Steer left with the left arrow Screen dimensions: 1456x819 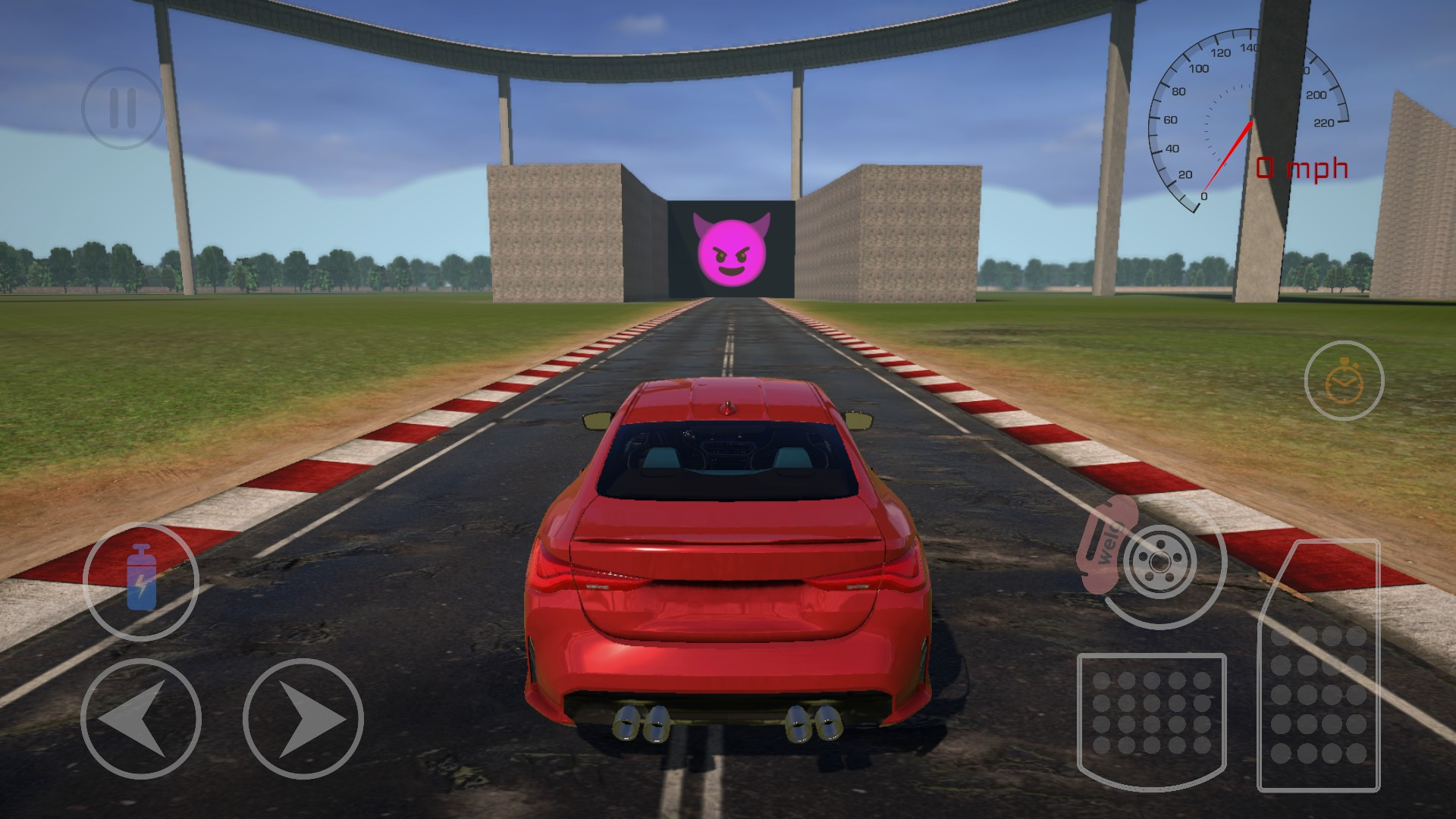(x=141, y=718)
